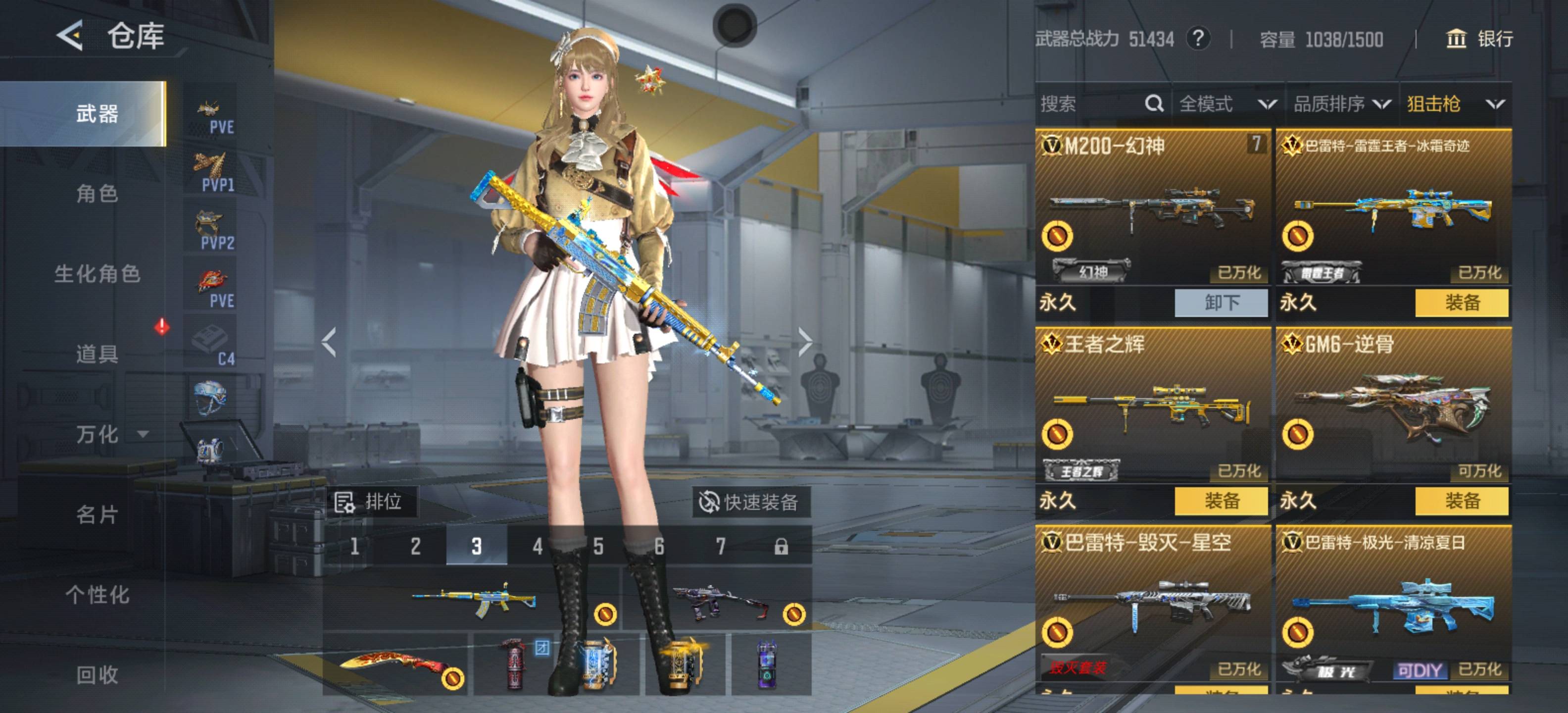This screenshot has height=713, width=1568.
Task: Tap the 快速装备 quick equip button
Action: point(750,503)
